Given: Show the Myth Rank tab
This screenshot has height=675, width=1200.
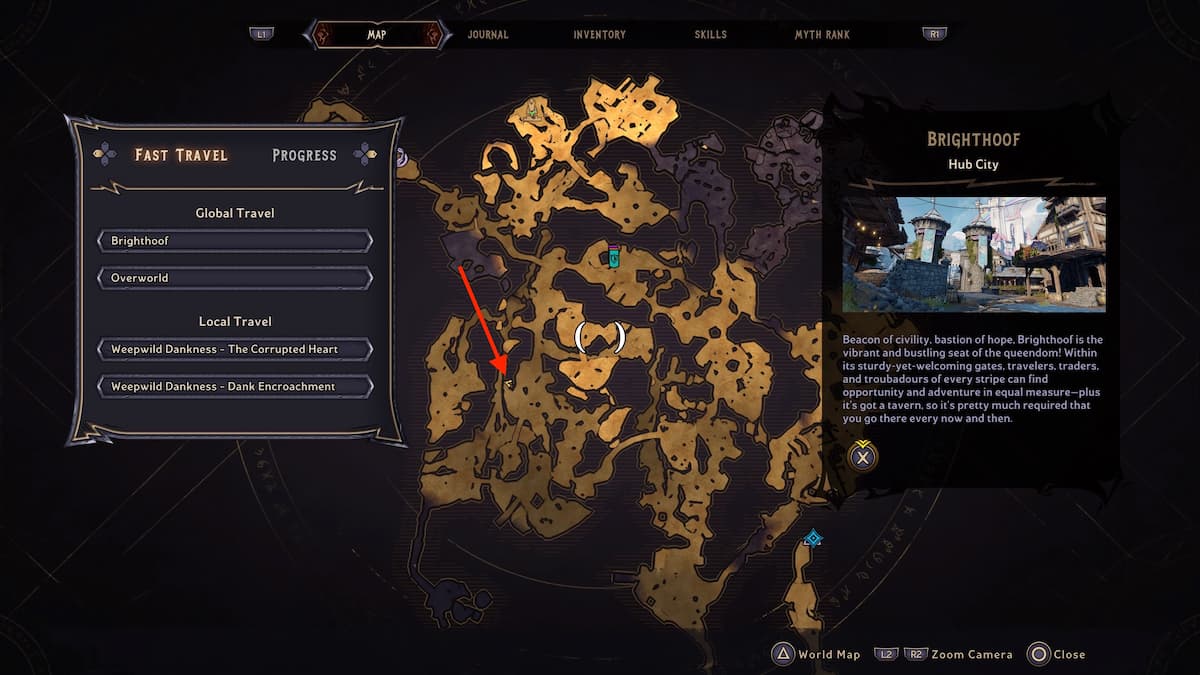Looking at the screenshot, I should [822, 34].
